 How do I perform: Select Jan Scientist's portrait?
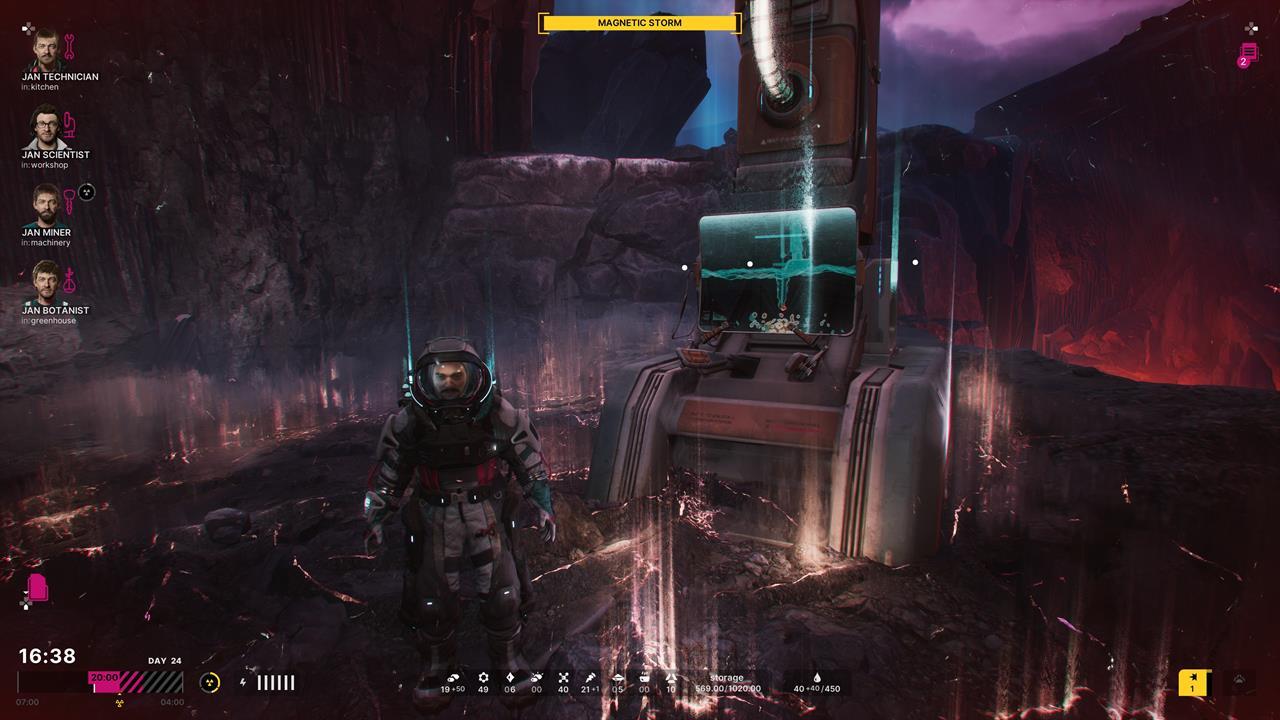point(45,126)
